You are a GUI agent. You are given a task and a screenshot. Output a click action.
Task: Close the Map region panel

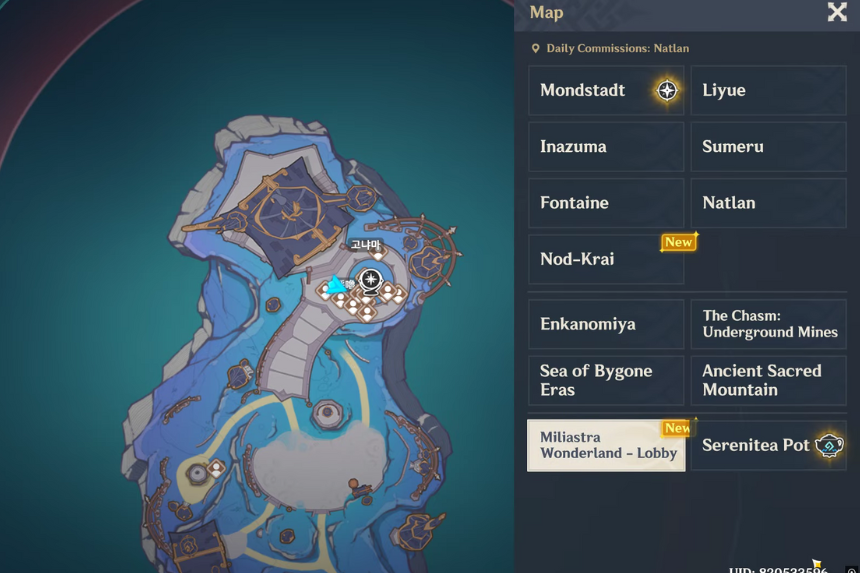[x=837, y=12]
